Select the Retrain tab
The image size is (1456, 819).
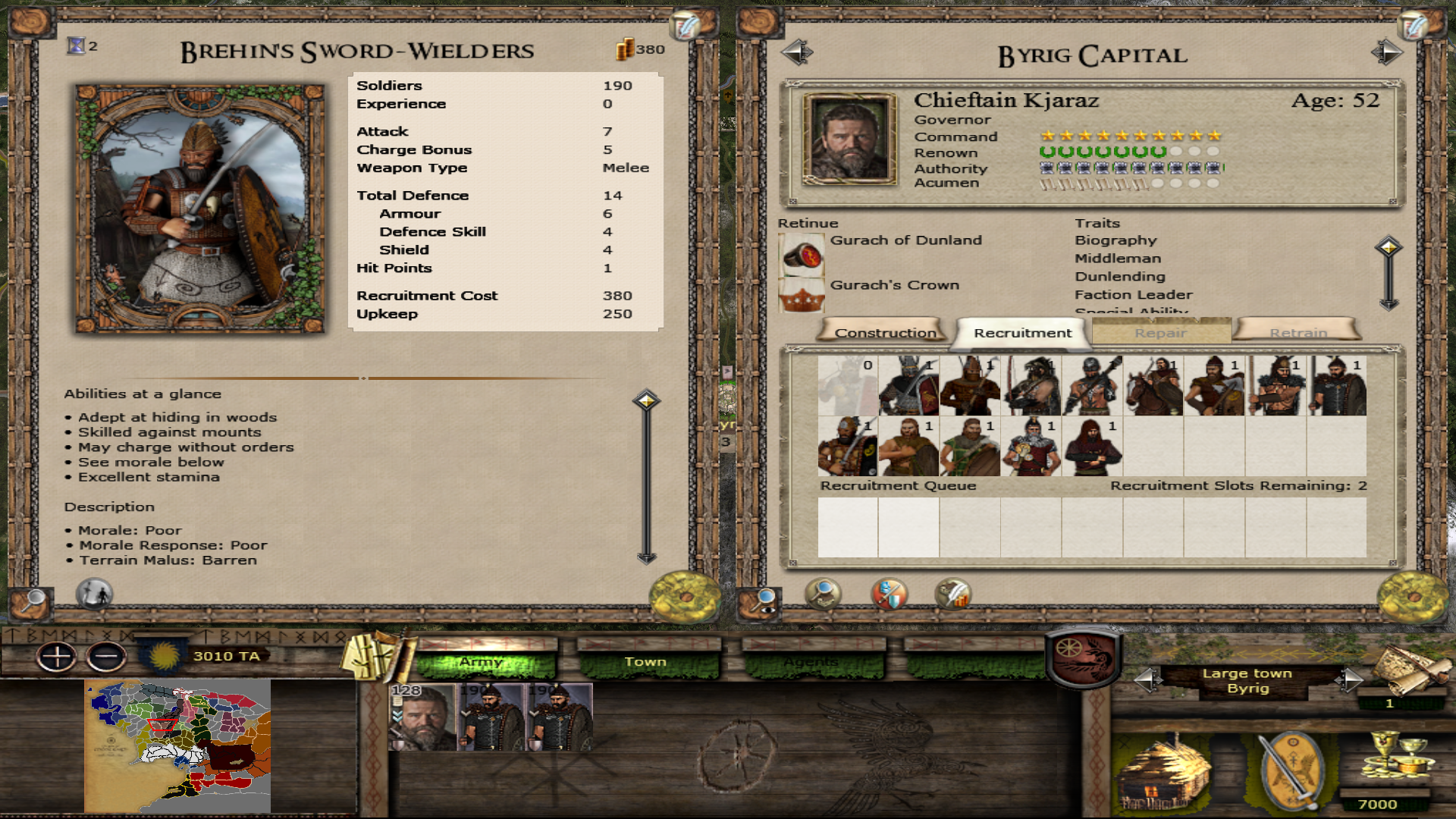1298,332
